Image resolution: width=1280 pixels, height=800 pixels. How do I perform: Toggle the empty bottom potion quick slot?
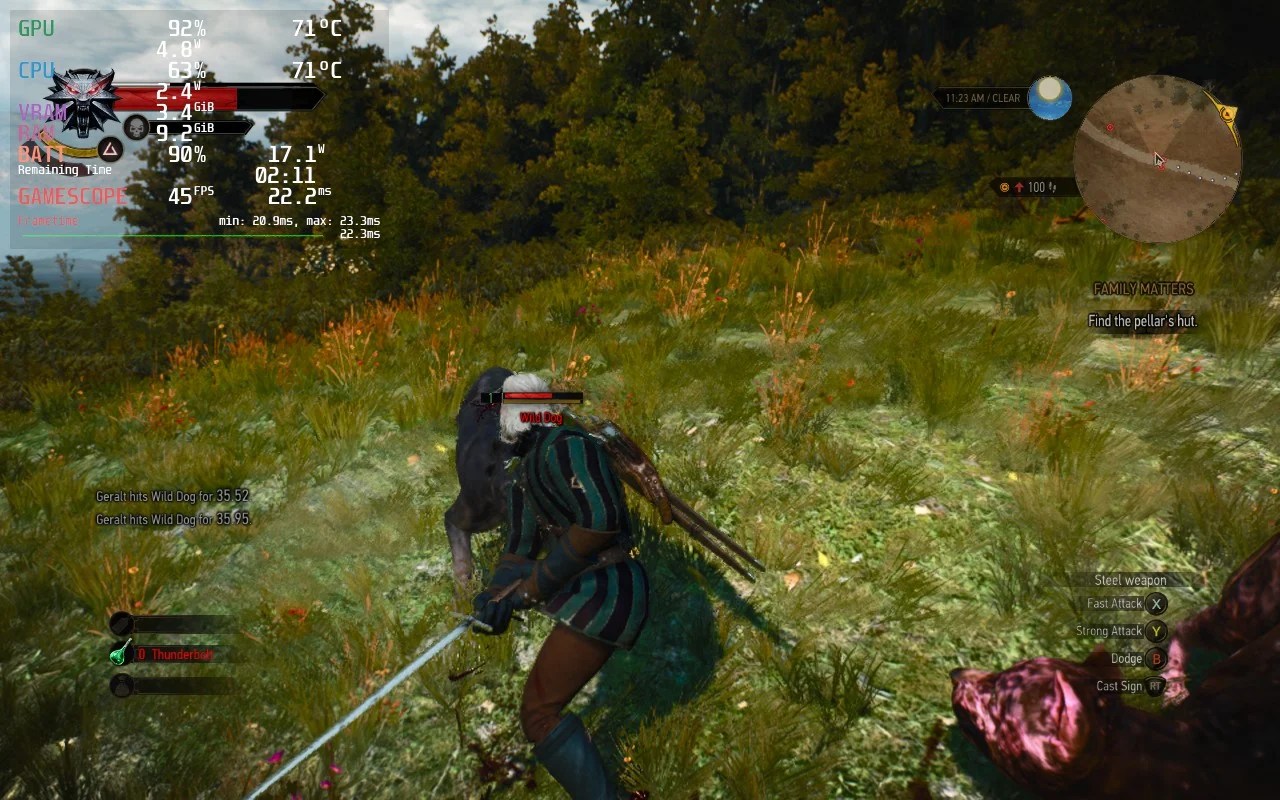click(x=122, y=686)
